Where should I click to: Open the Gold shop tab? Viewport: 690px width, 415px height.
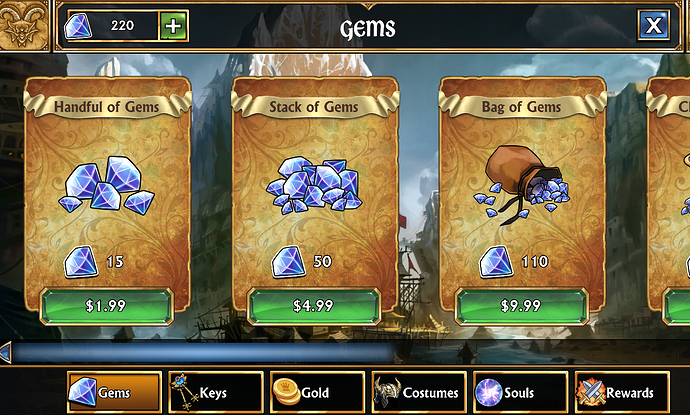click(x=315, y=393)
